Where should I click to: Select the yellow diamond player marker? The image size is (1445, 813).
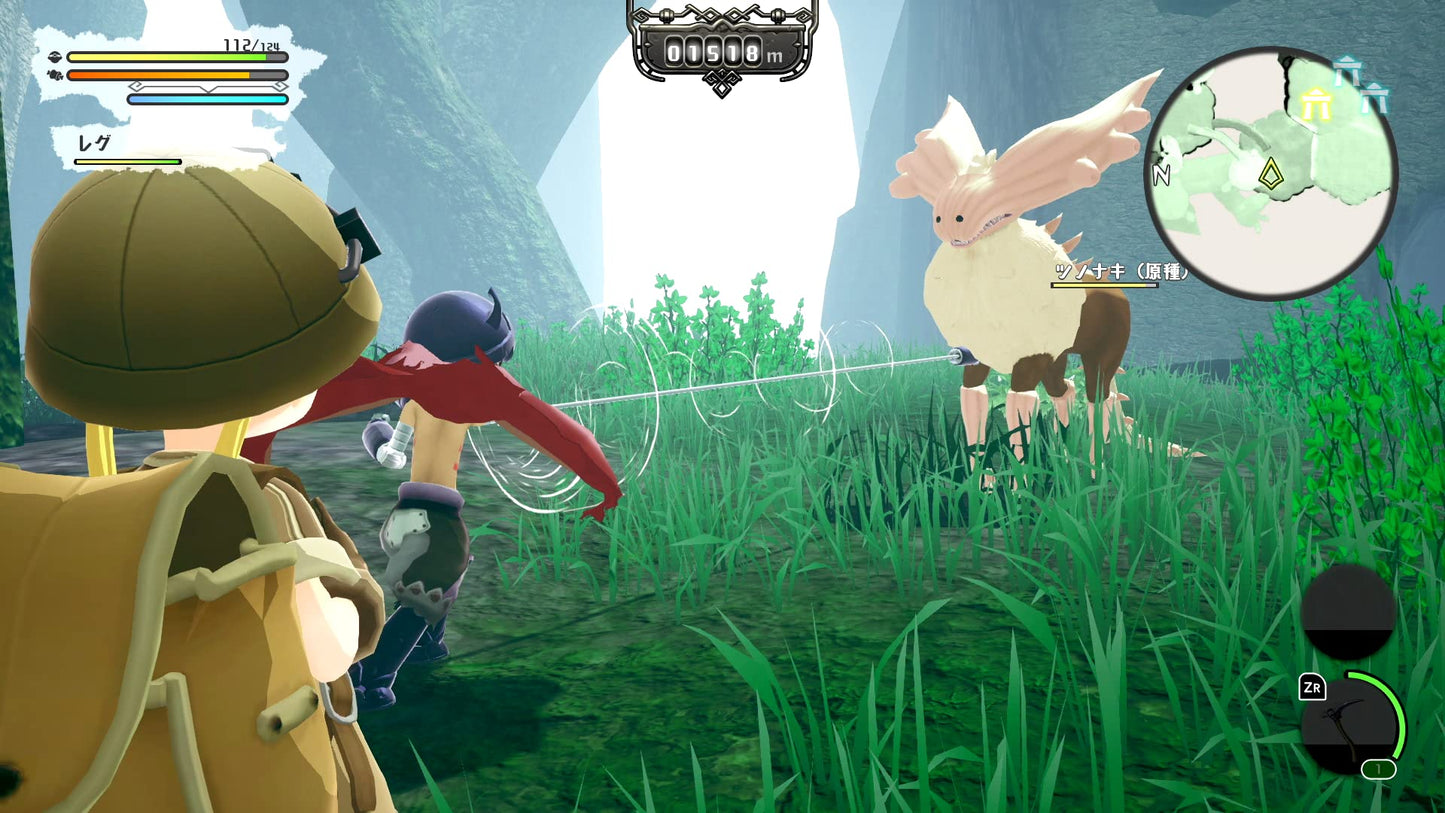1271,175
